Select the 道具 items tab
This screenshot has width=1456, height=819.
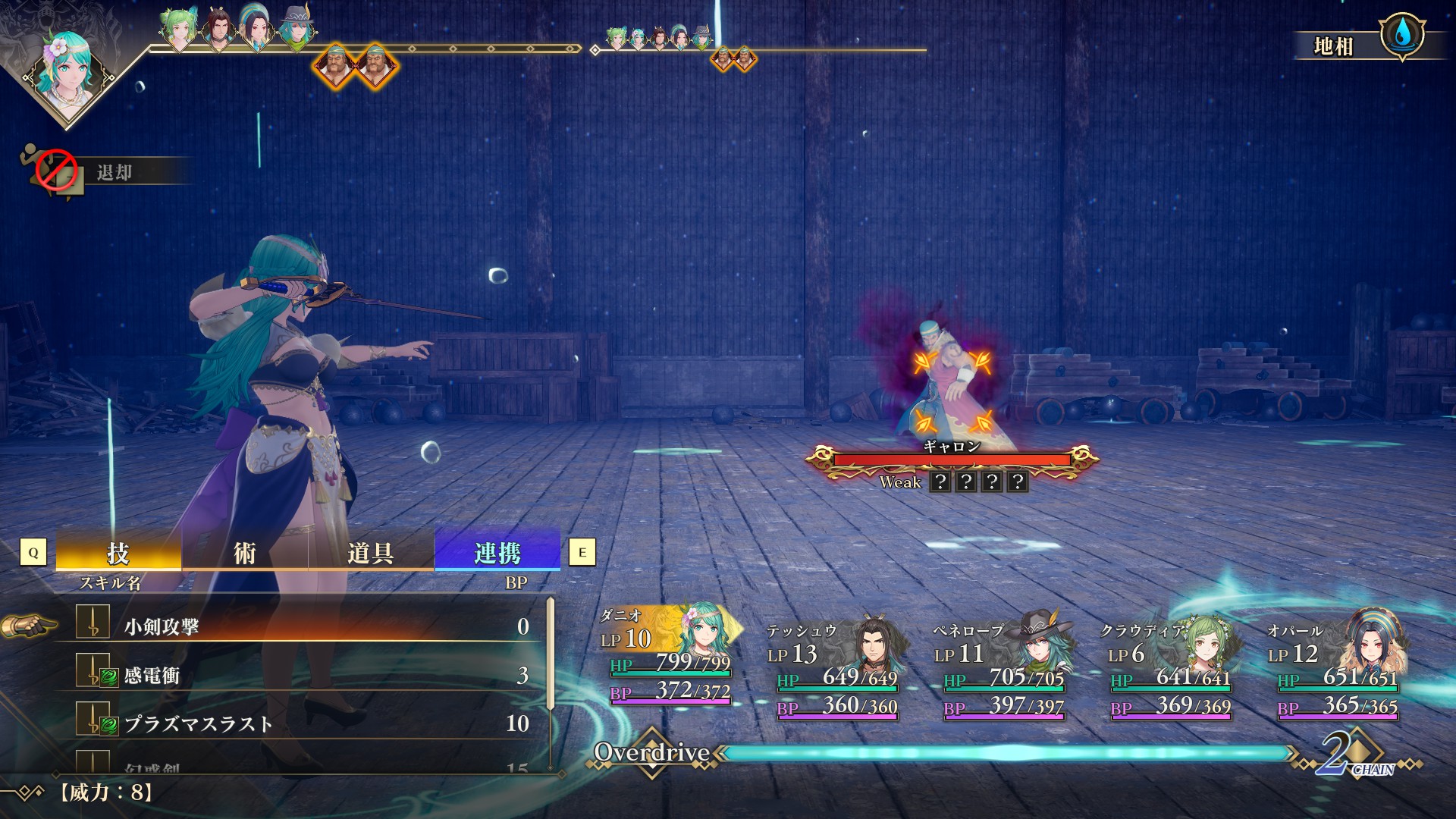[371, 552]
